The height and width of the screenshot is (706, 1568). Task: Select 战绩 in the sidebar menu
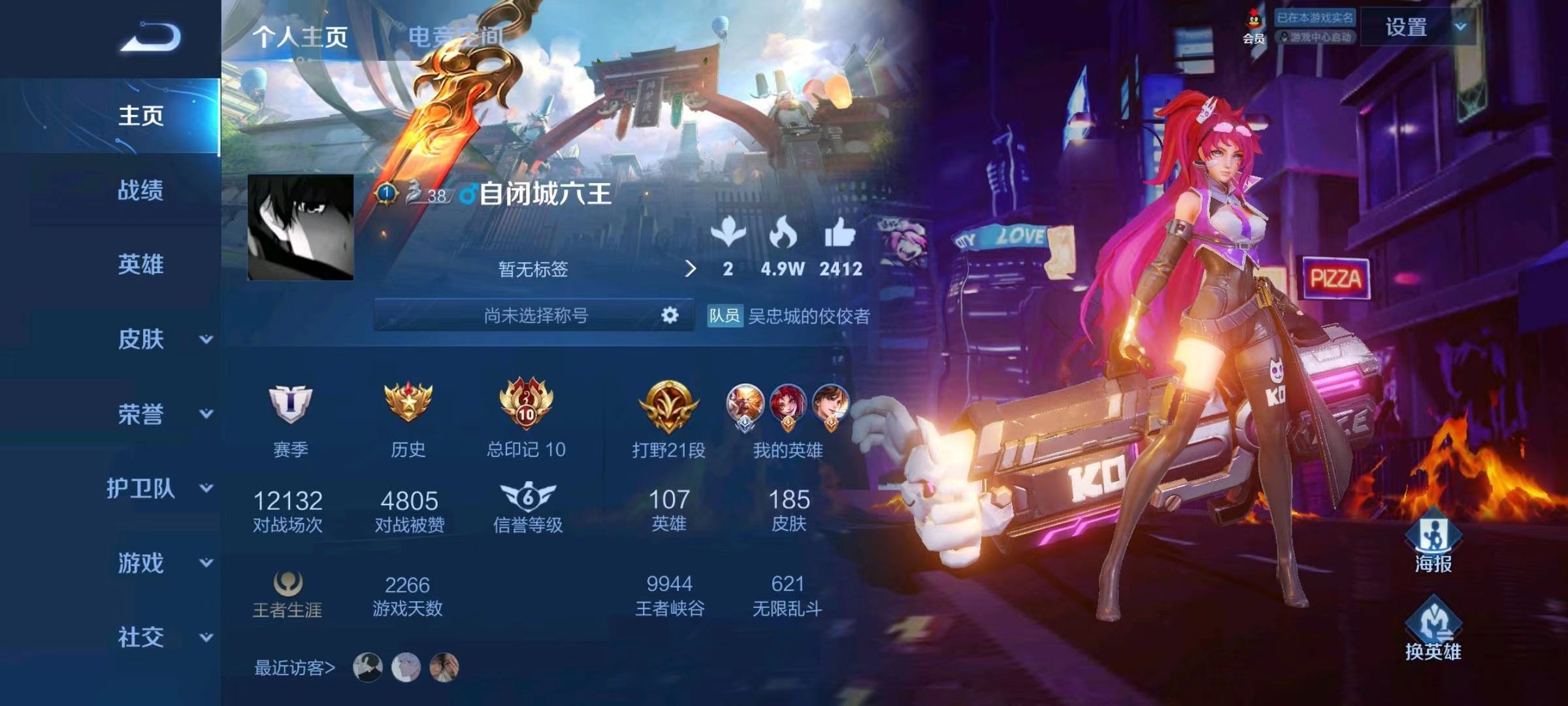[x=140, y=190]
